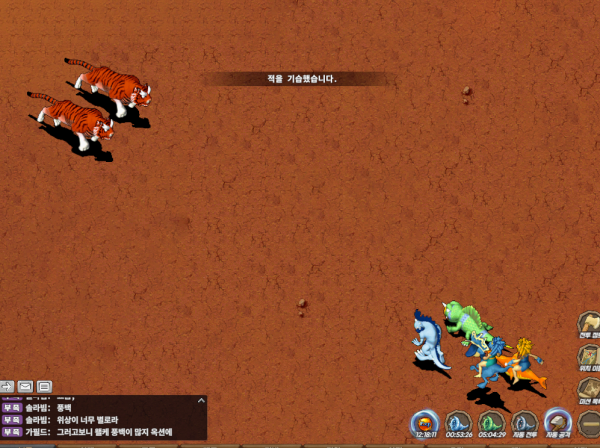Toggle the 자동 공격 hammer button
The width and height of the screenshot is (600, 448).
558,423
